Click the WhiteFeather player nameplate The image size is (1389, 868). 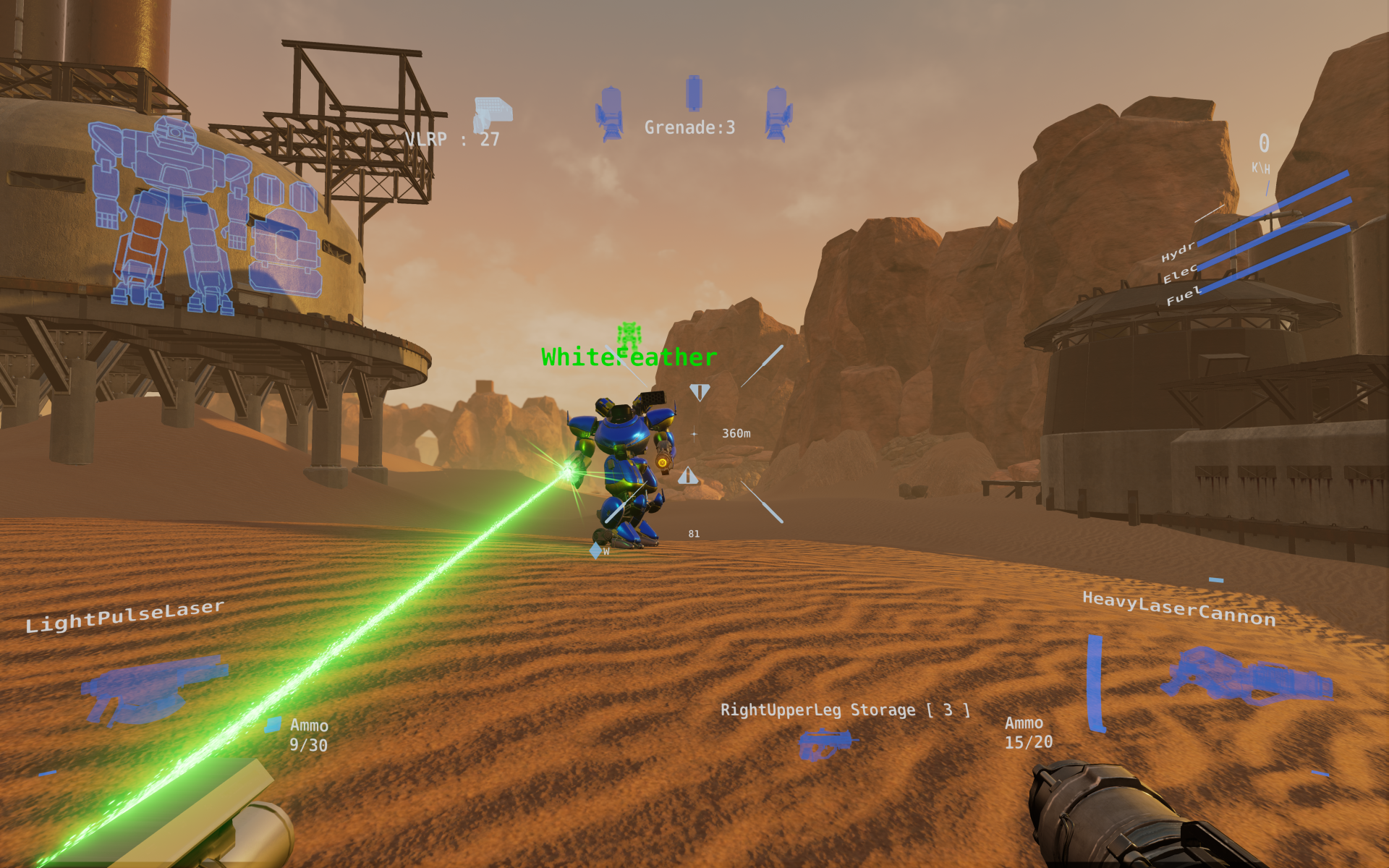[628, 356]
